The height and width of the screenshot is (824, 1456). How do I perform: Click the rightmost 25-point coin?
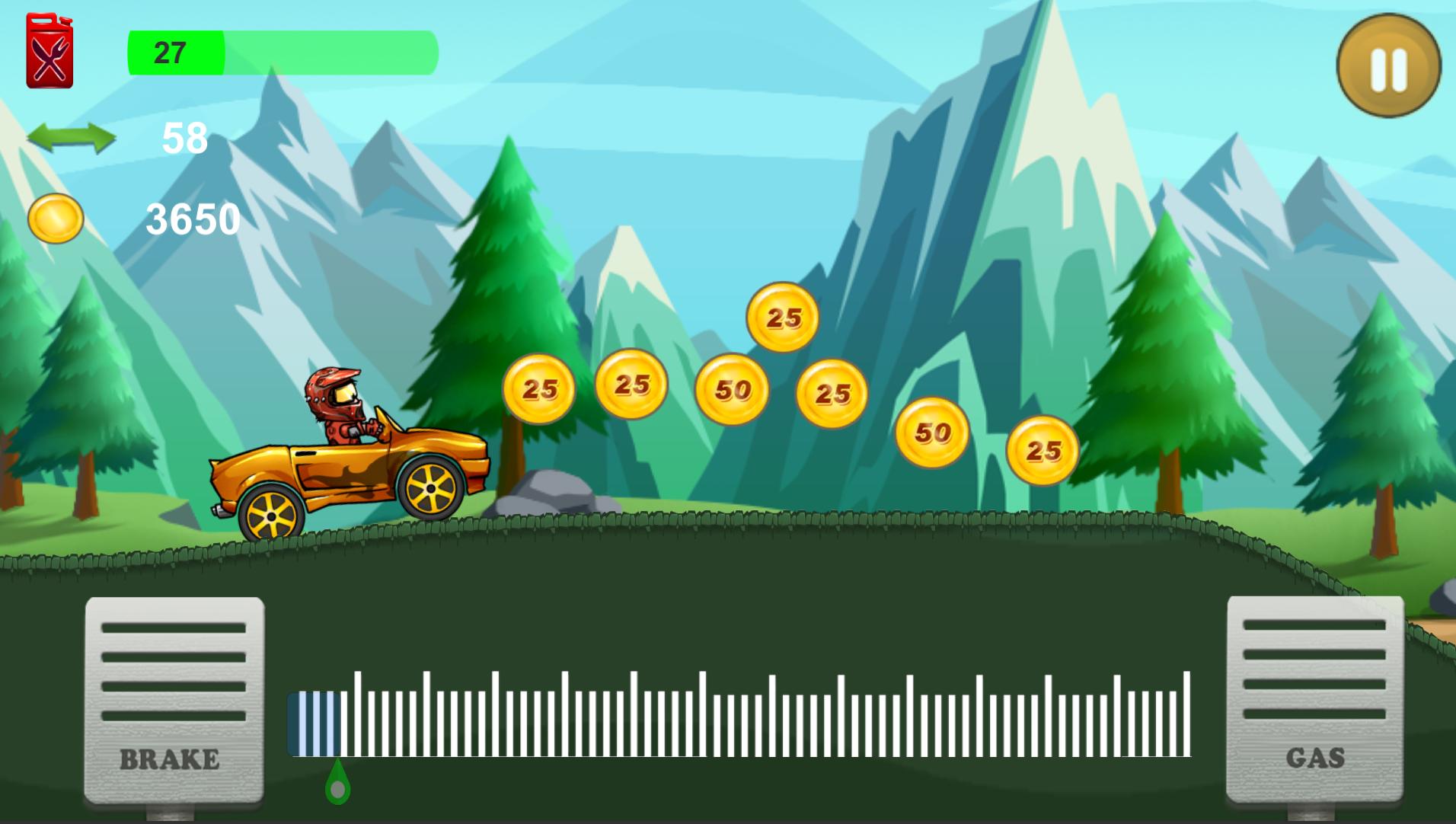click(1044, 450)
